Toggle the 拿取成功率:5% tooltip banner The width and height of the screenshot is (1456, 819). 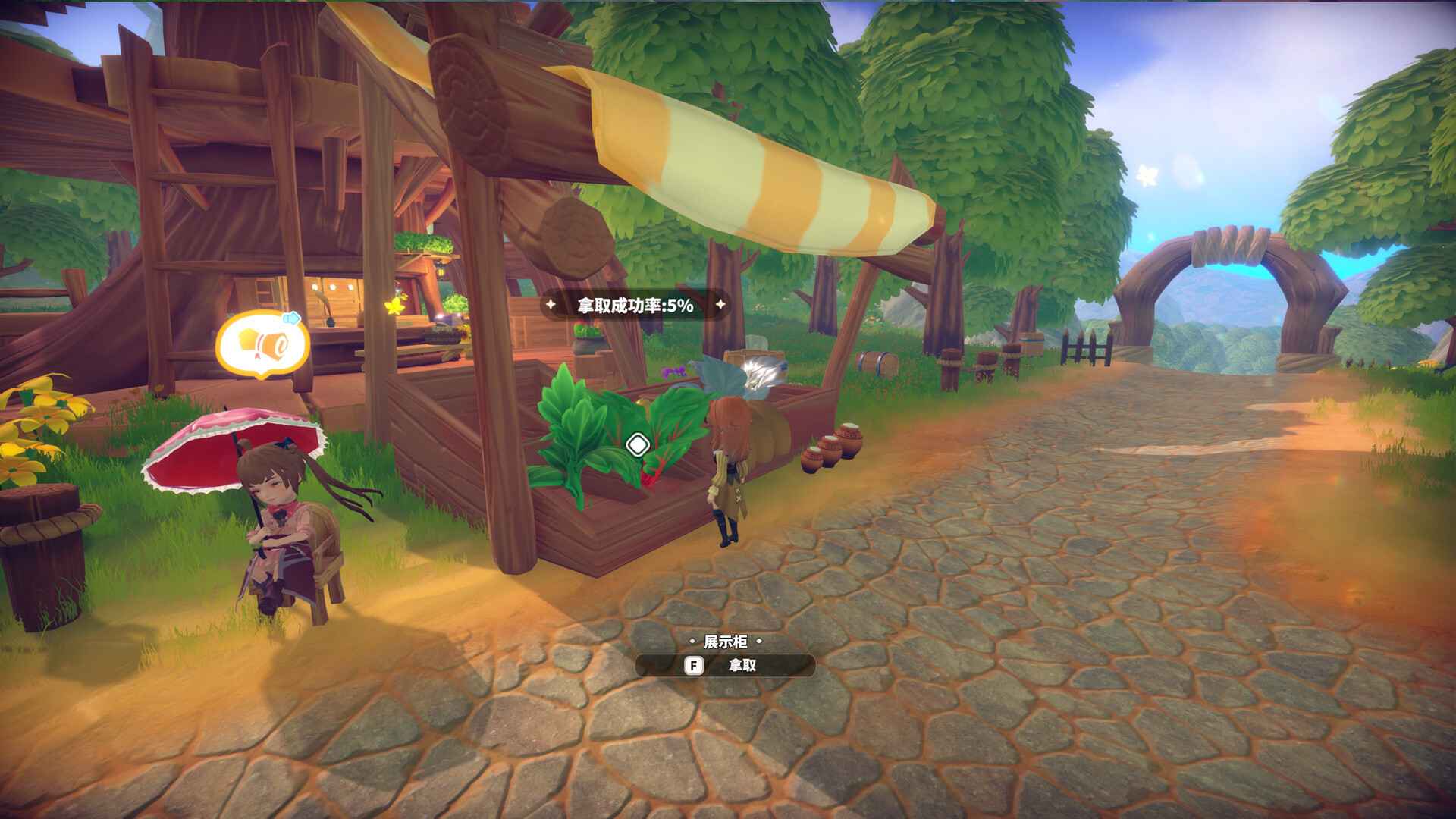pos(635,306)
